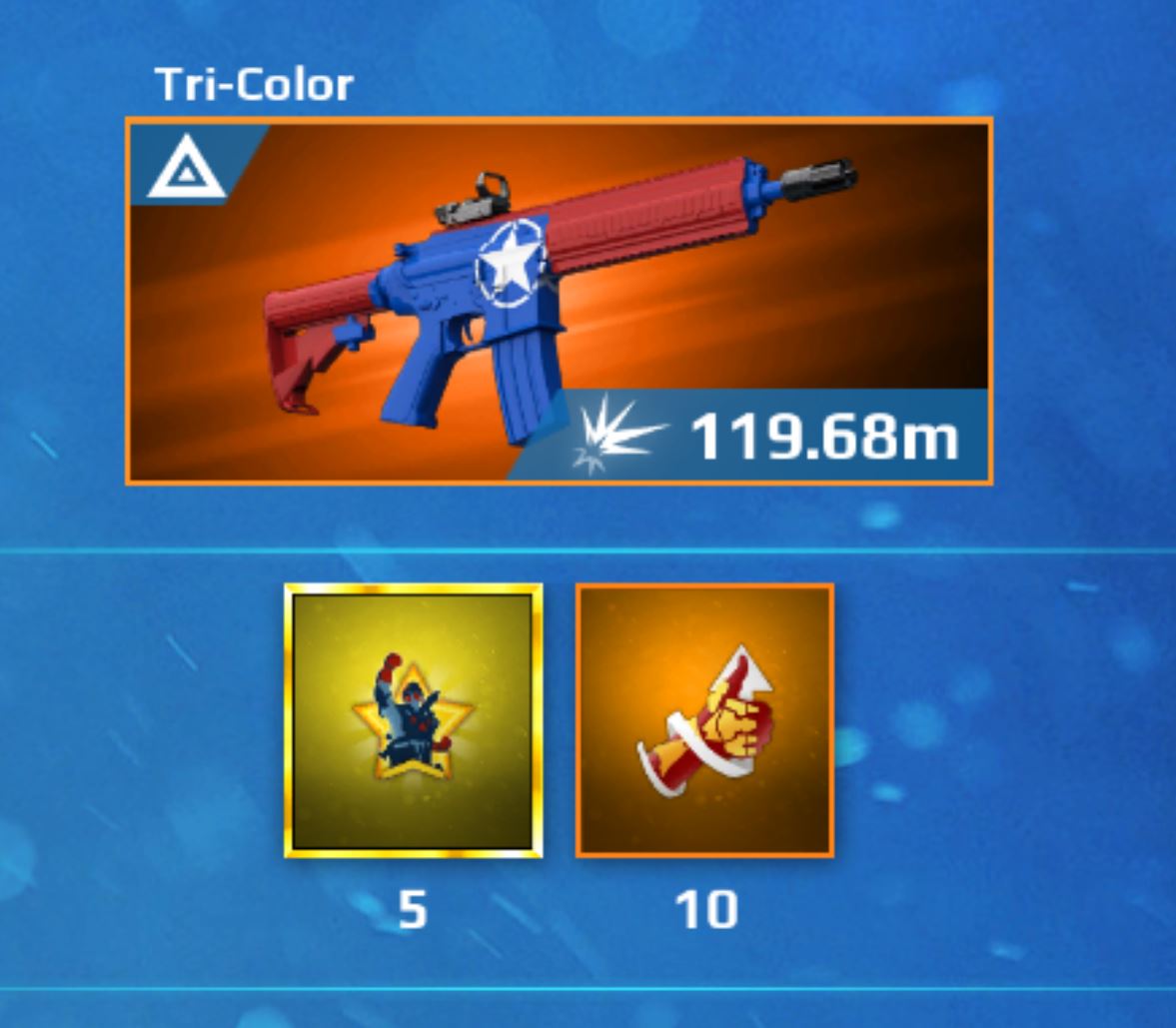Image resolution: width=1176 pixels, height=1028 pixels.
Task: Choose the thumbs-up arrow boost reward tile
Action: [x=704, y=720]
